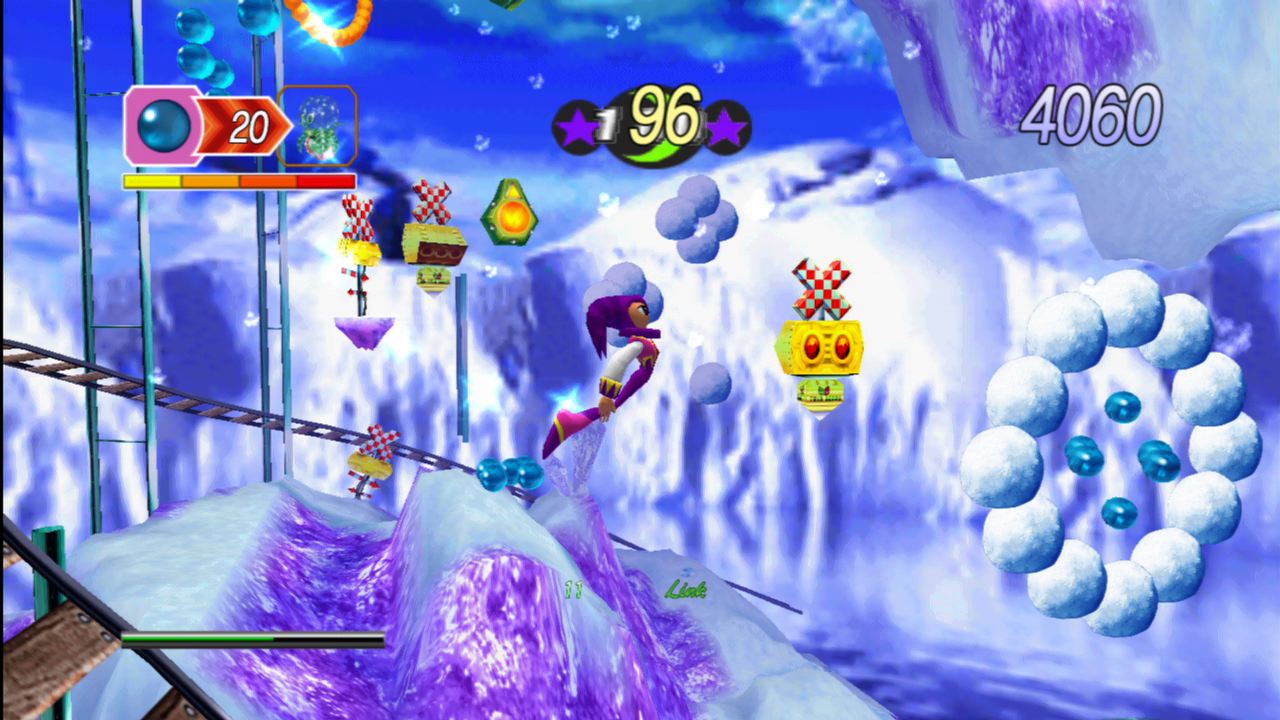Click the Link text on the snowy slope
Viewport: 1280px width, 720px height.
pyautogui.click(x=685, y=590)
